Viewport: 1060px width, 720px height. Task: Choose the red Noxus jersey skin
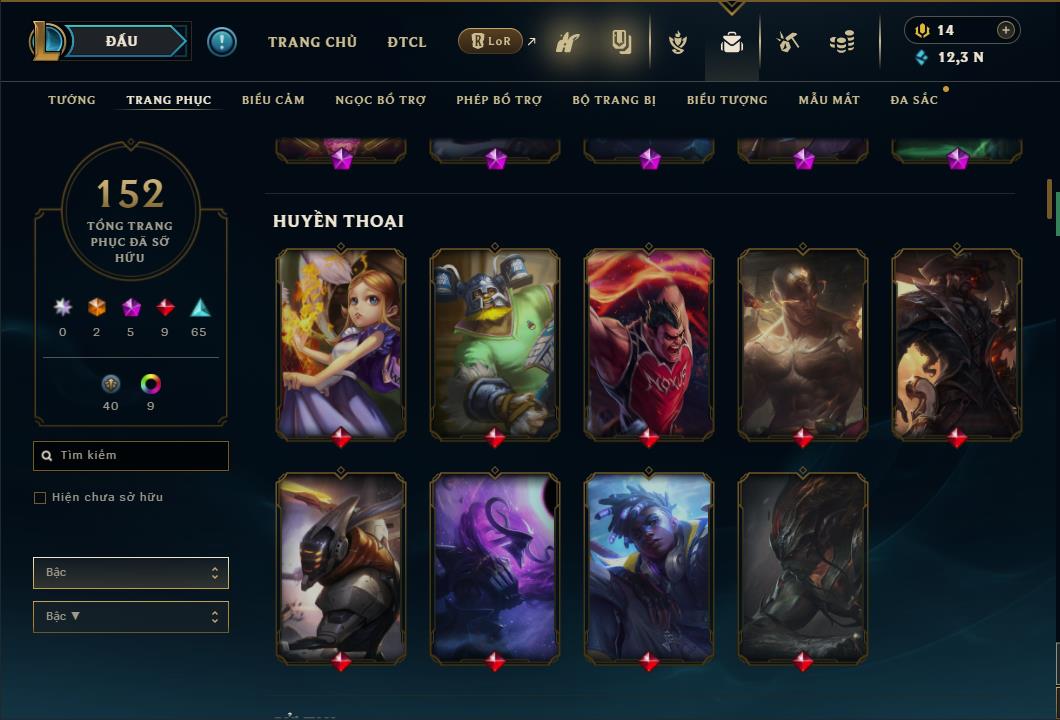[x=649, y=343]
